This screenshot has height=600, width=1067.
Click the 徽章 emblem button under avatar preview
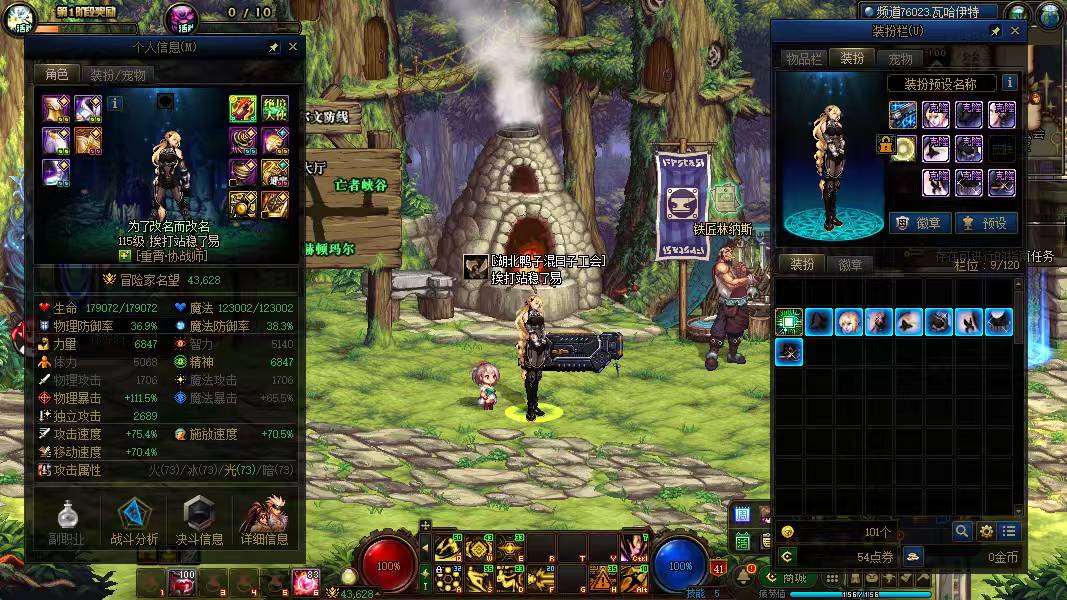coord(919,223)
